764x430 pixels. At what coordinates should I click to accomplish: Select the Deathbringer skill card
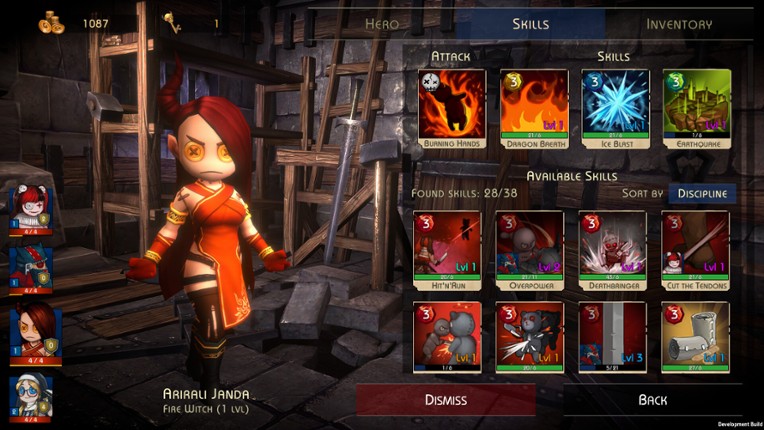click(x=612, y=245)
